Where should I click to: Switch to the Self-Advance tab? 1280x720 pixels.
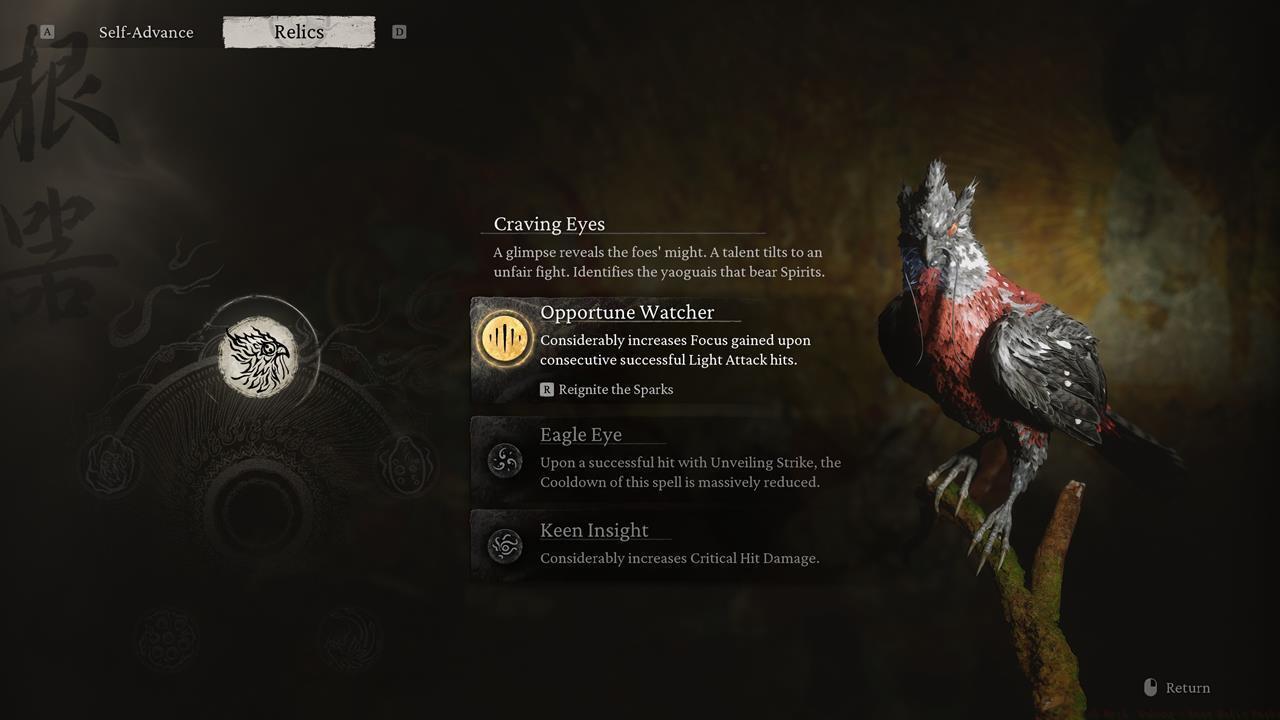click(x=145, y=32)
